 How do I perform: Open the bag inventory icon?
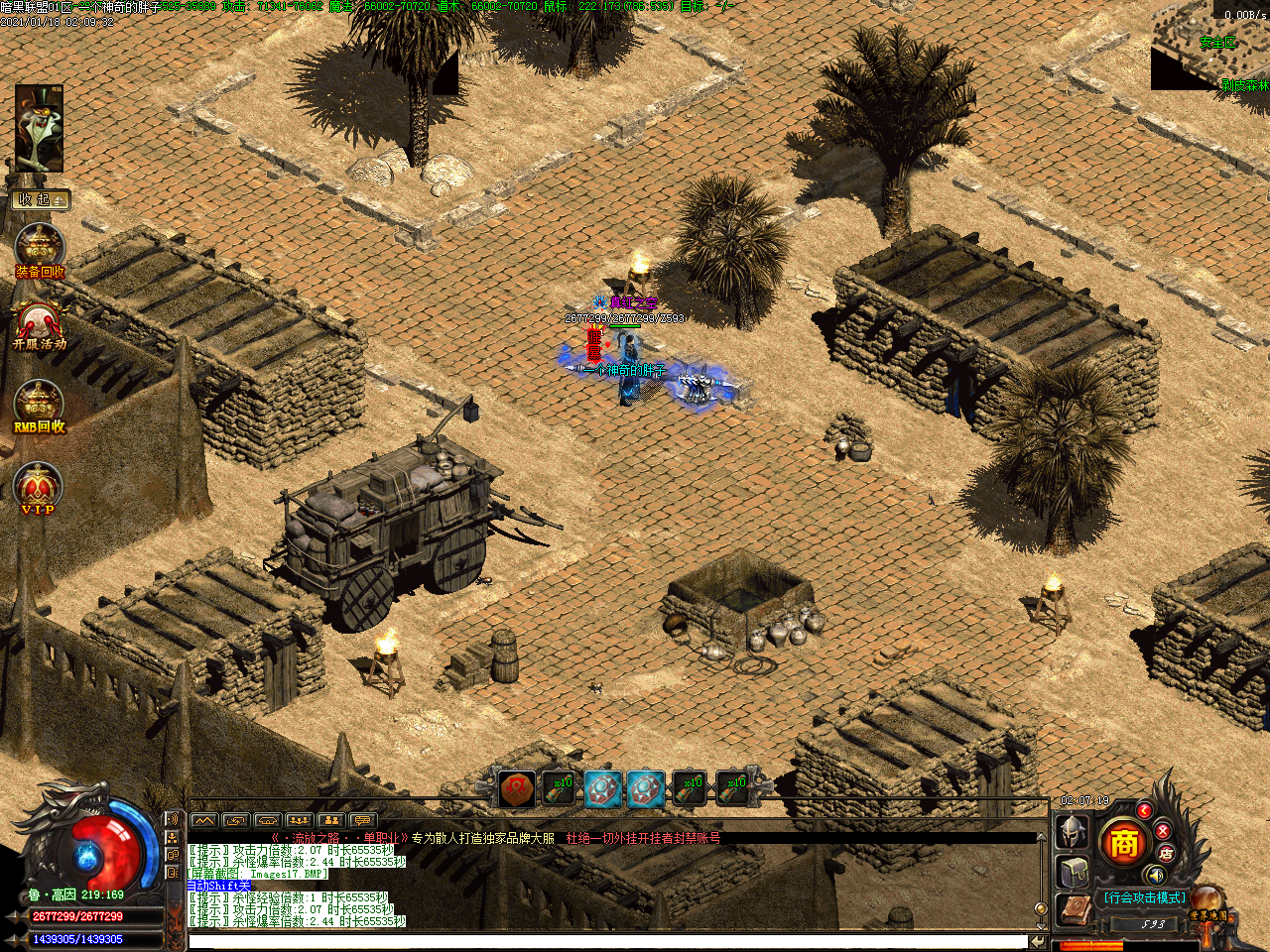pos(1076,874)
